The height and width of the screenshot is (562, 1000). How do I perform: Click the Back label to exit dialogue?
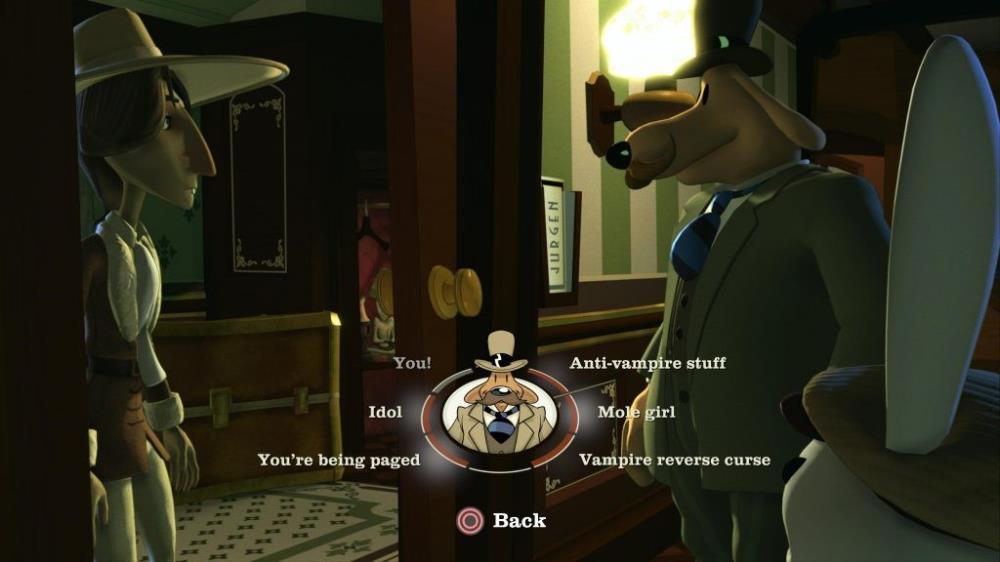point(518,520)
